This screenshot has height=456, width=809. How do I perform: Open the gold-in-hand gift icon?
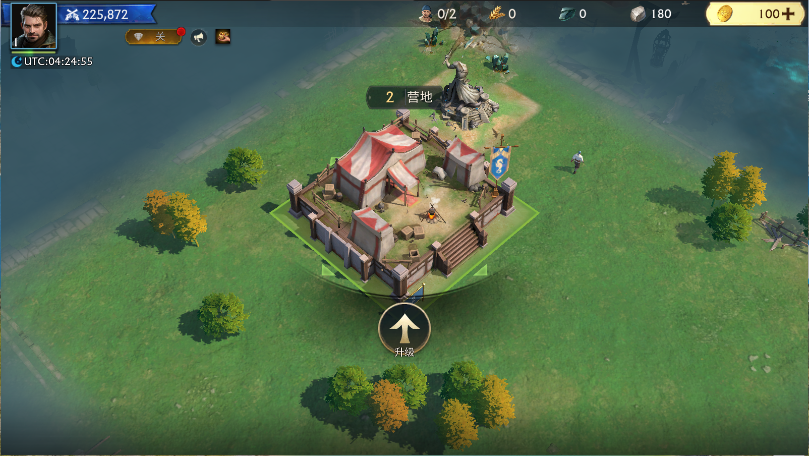223,37
